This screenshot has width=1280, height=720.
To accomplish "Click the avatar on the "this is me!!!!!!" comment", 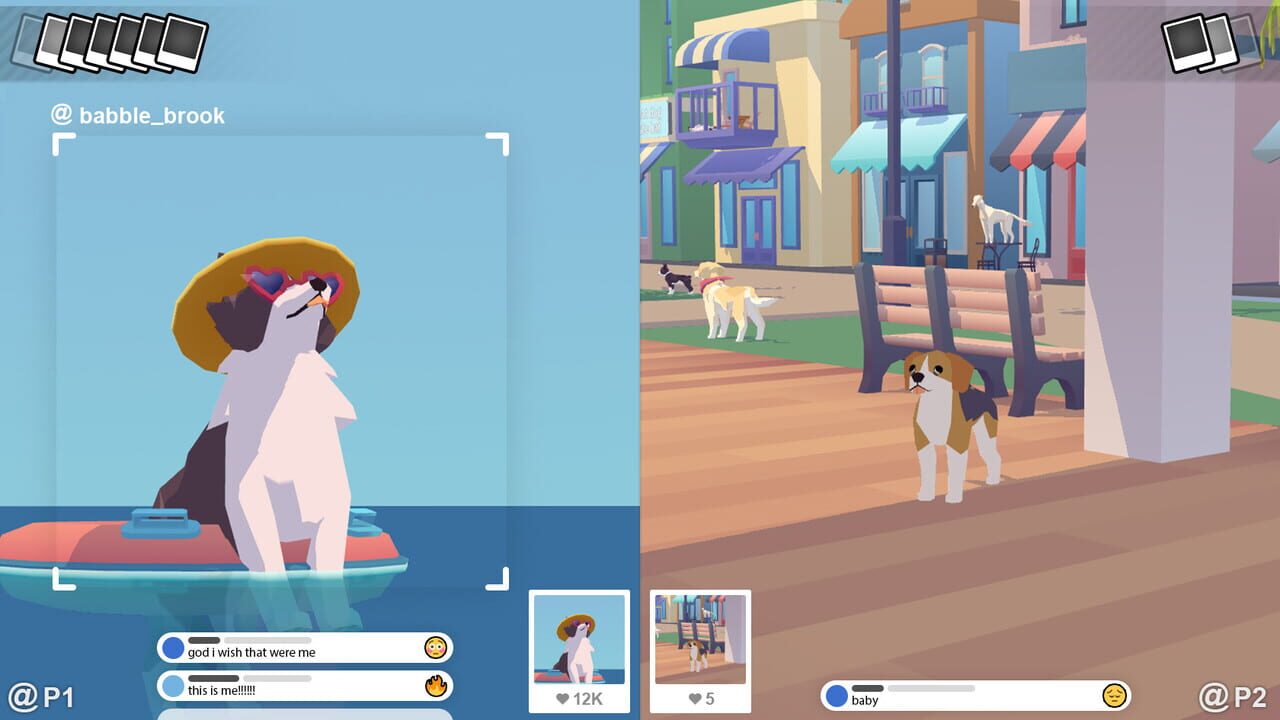I will point(171,686).
